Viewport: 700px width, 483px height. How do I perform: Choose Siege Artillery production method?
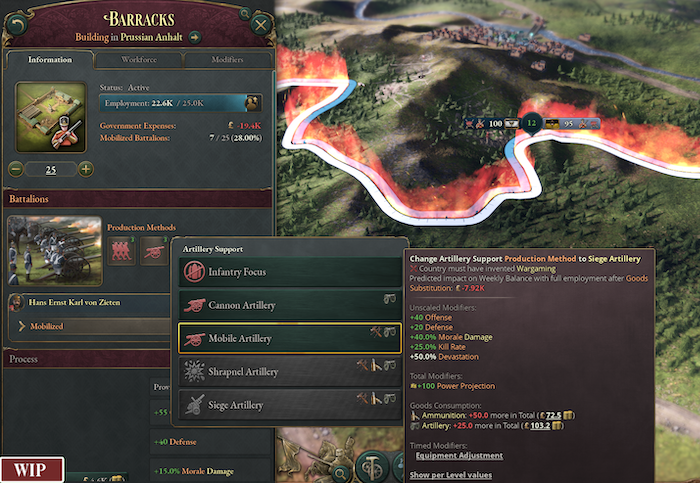pos(290,404)
